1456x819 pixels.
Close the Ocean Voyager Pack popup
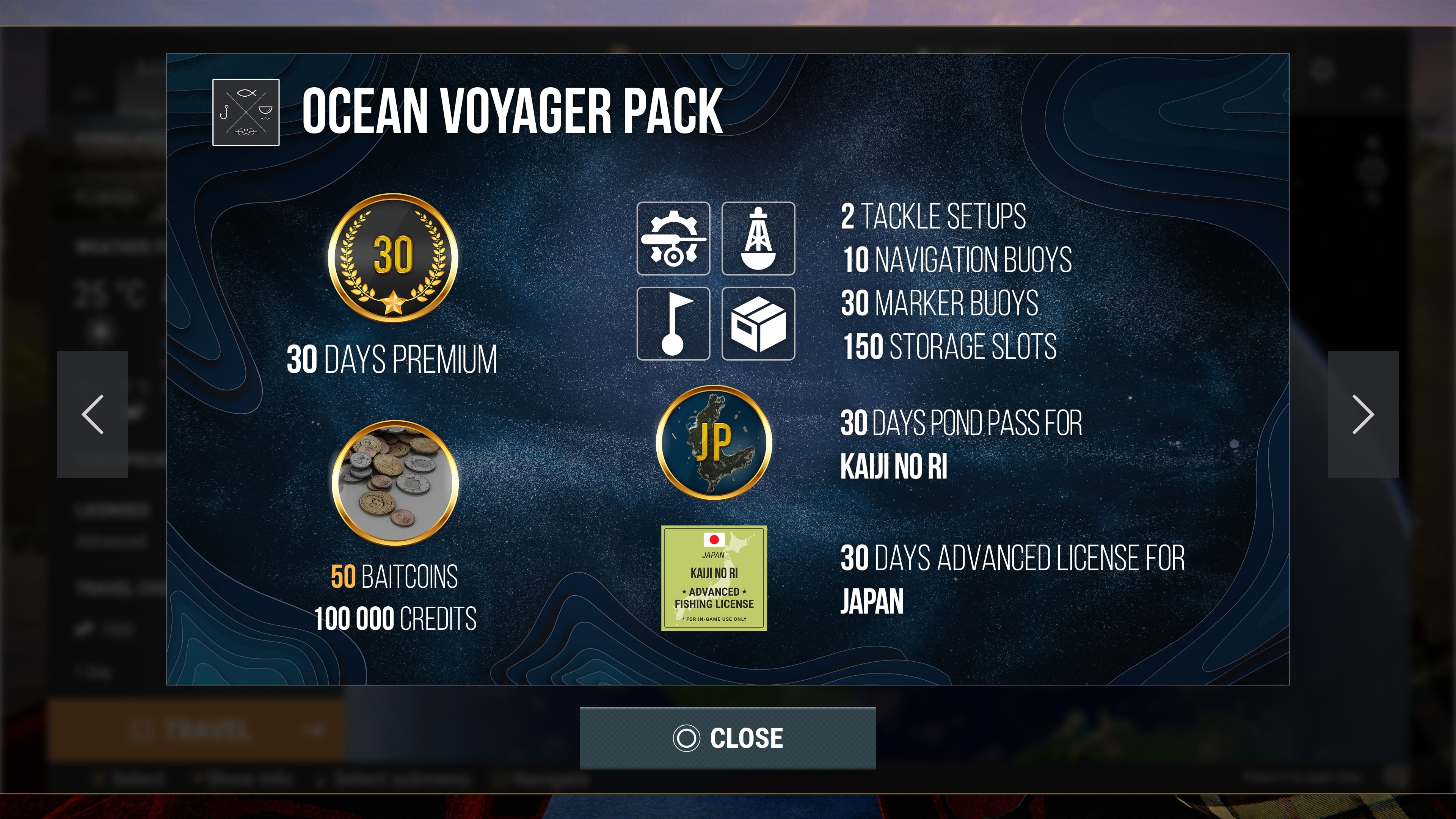tap(728, 737)
